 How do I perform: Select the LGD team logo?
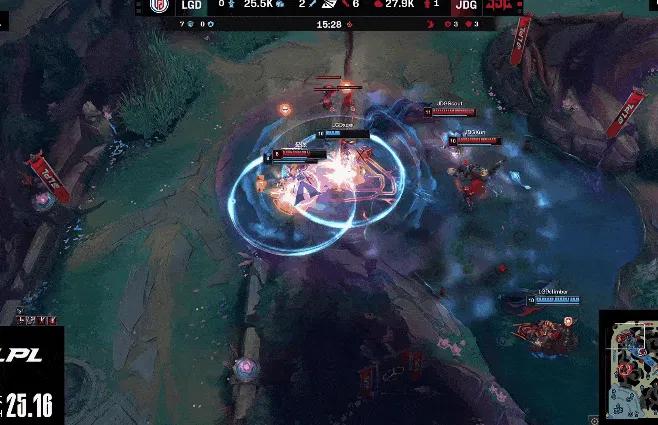coord(160,6)
